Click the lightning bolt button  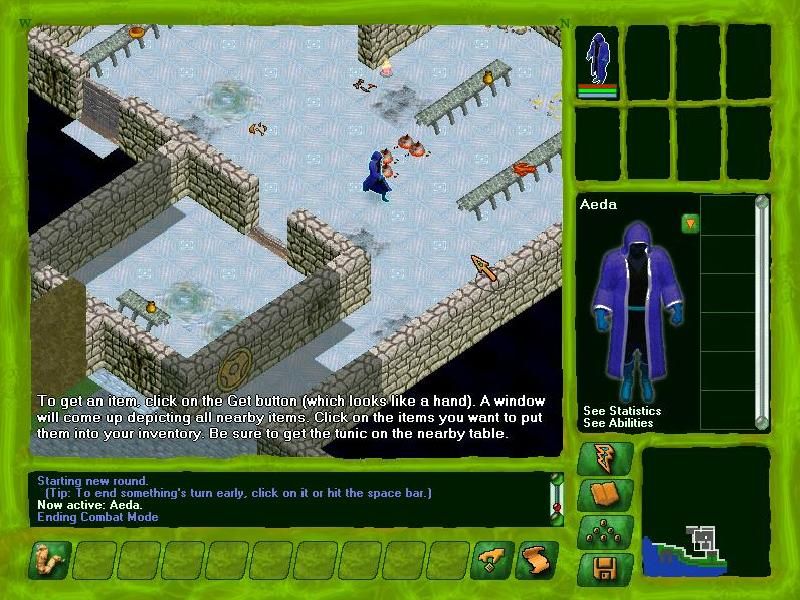[x=607, y=459]
